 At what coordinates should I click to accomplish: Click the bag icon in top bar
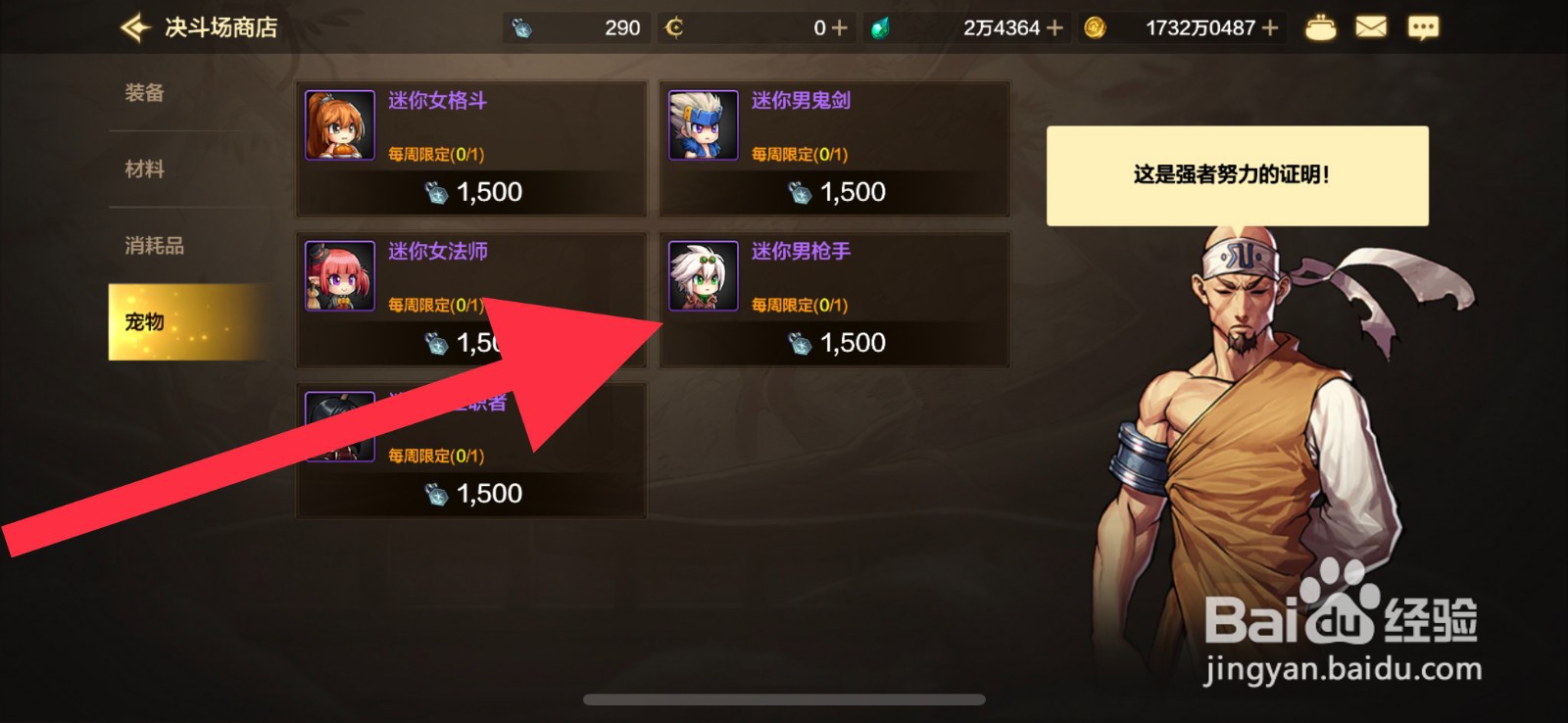pyautogui.click(x=1322, y=26)
